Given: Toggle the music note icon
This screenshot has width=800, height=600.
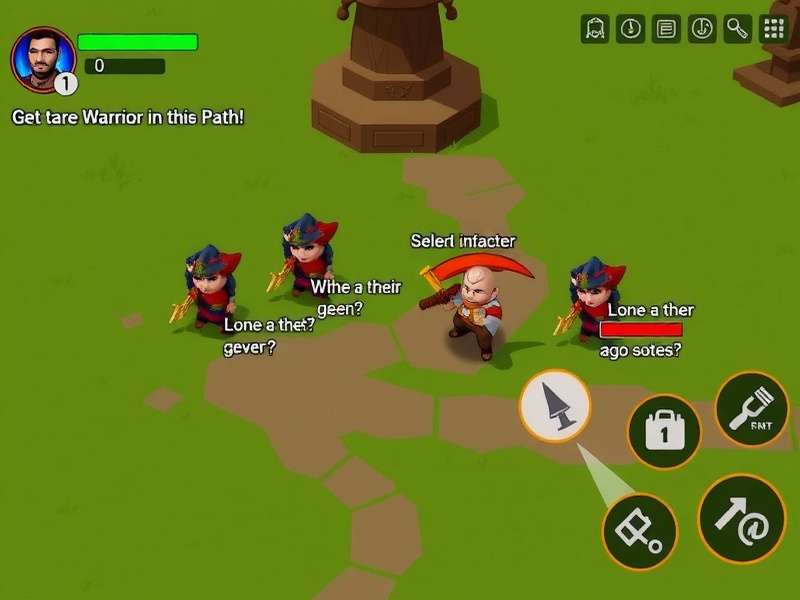Looking at the screenshot, I should [702, 29].
